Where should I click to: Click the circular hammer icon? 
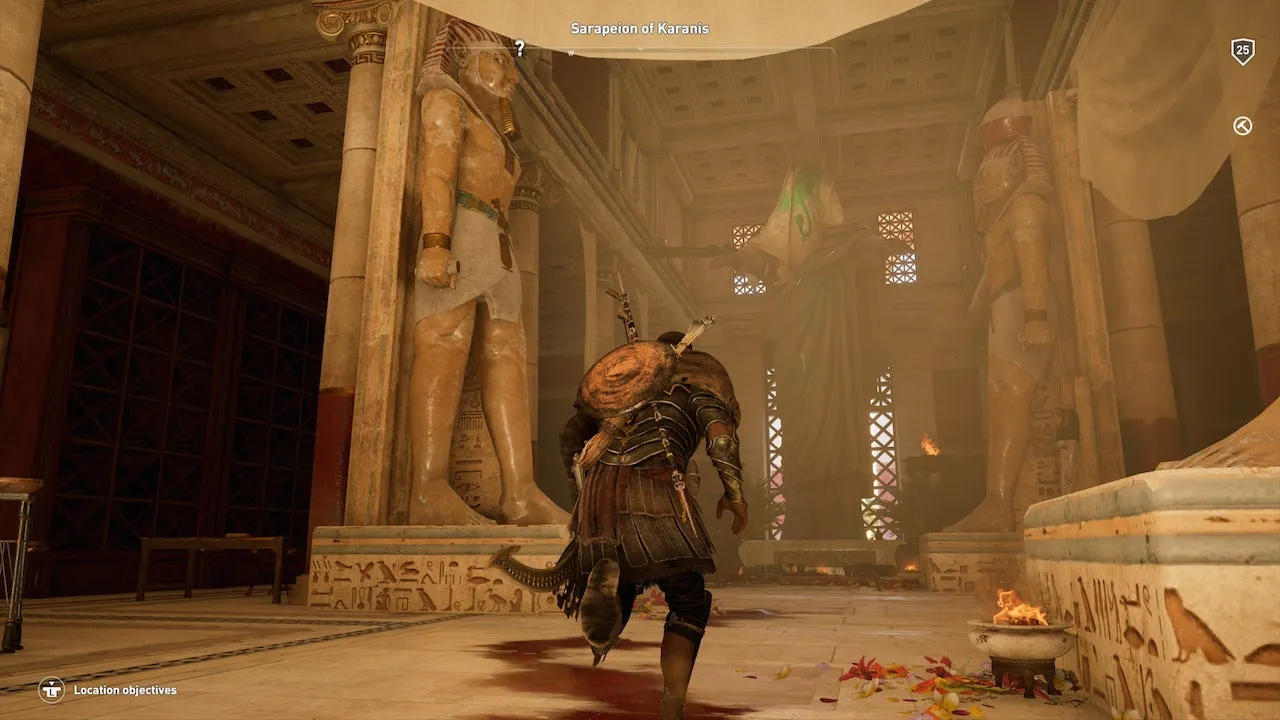(x=1242, y=126)
